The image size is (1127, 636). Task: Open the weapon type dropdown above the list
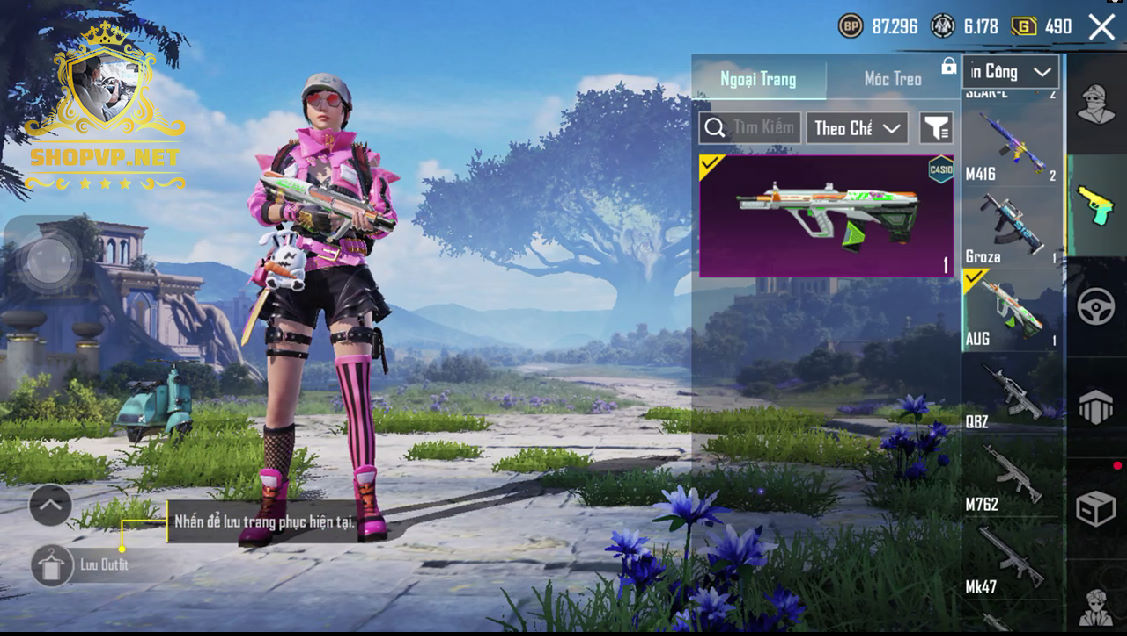[x=1010, y=72]
